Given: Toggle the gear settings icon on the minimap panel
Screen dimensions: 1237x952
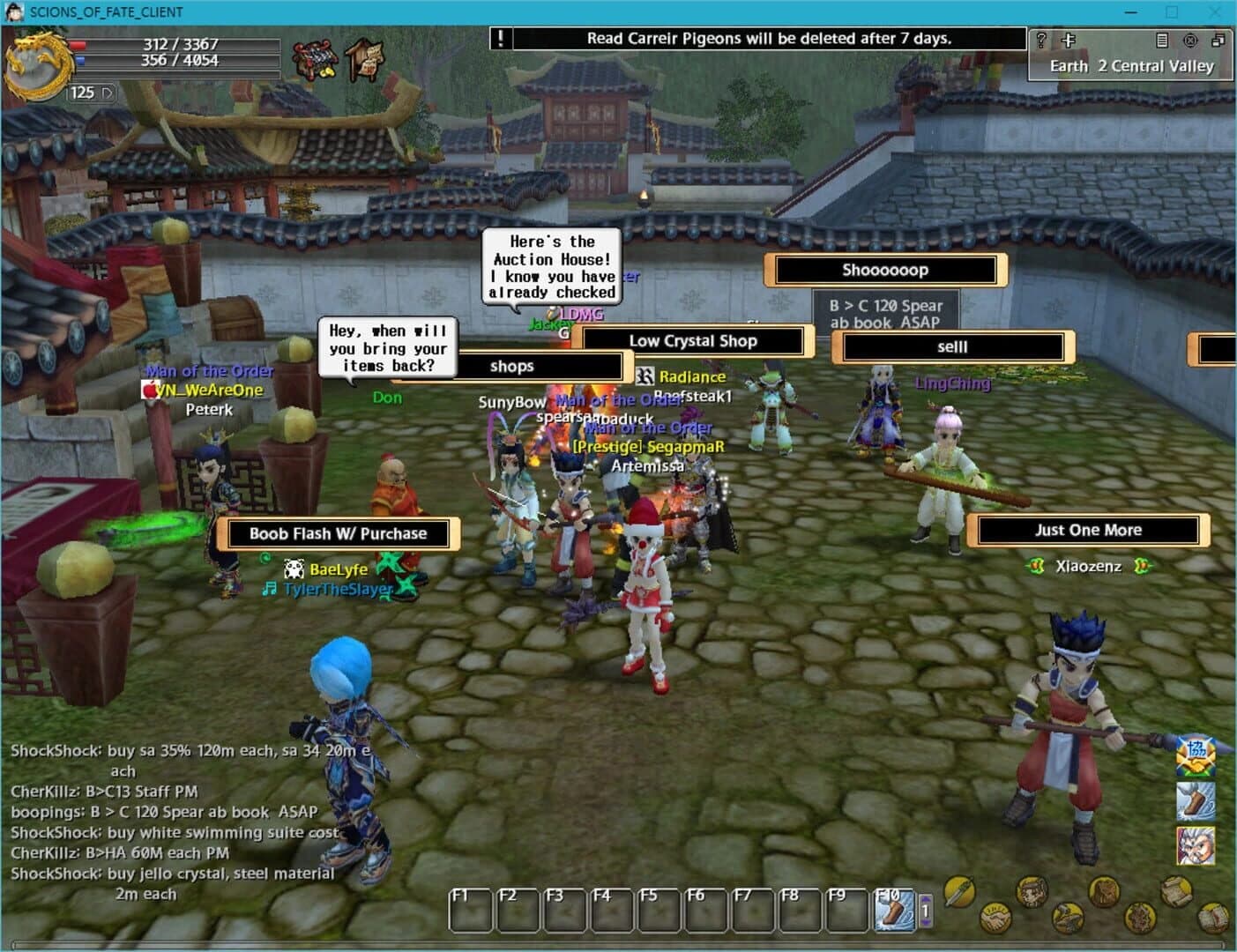Looking at the screenshot, I should click(x=1190, y=41).
